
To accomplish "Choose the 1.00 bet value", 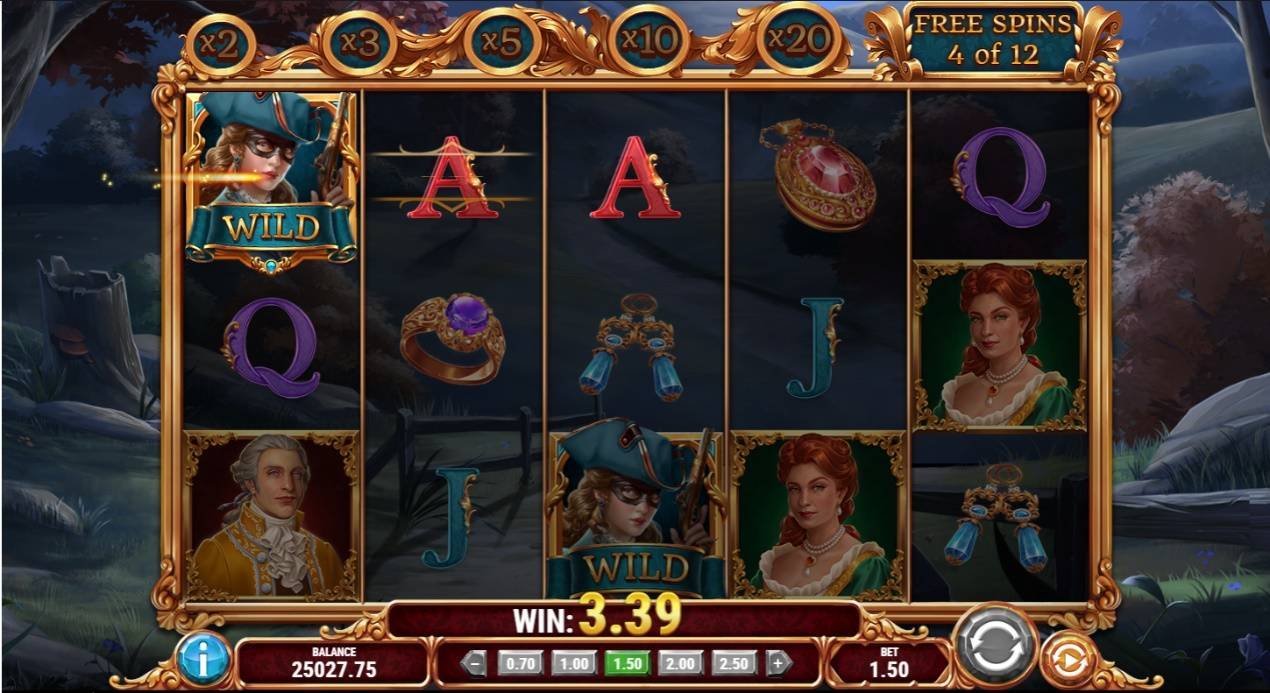I will (573, 662).
